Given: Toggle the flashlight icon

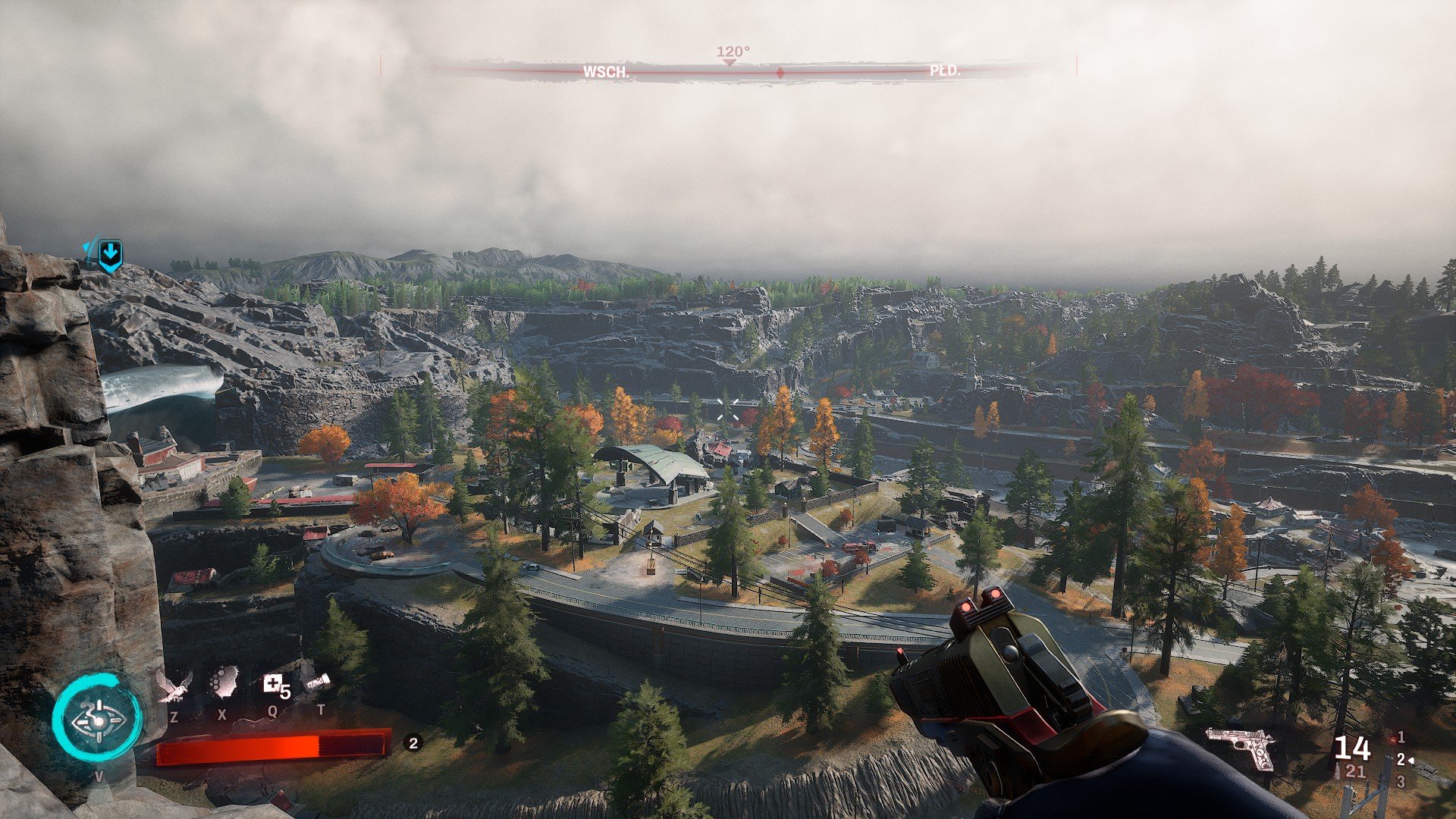Looking at the screenshot, I should tap(318, 682).
